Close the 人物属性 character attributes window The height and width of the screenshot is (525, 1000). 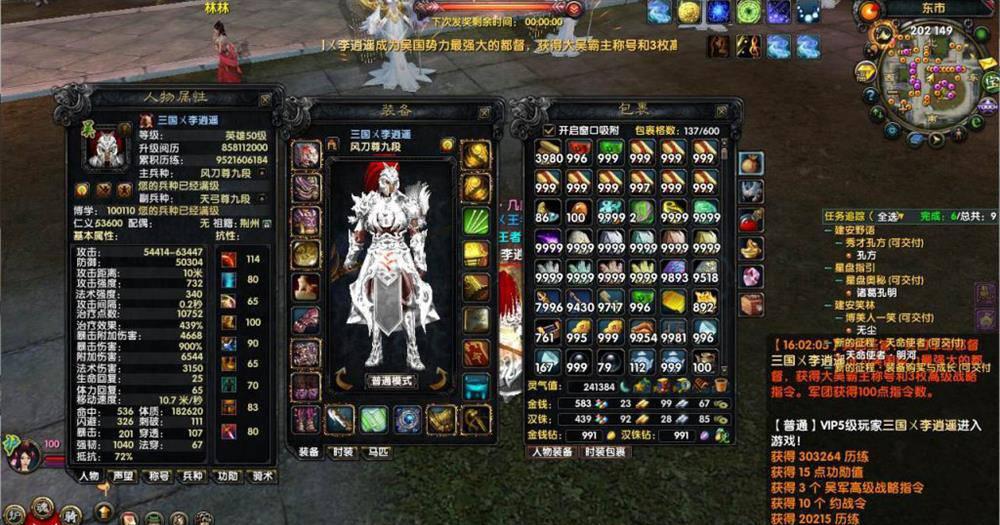click(264, 100)
